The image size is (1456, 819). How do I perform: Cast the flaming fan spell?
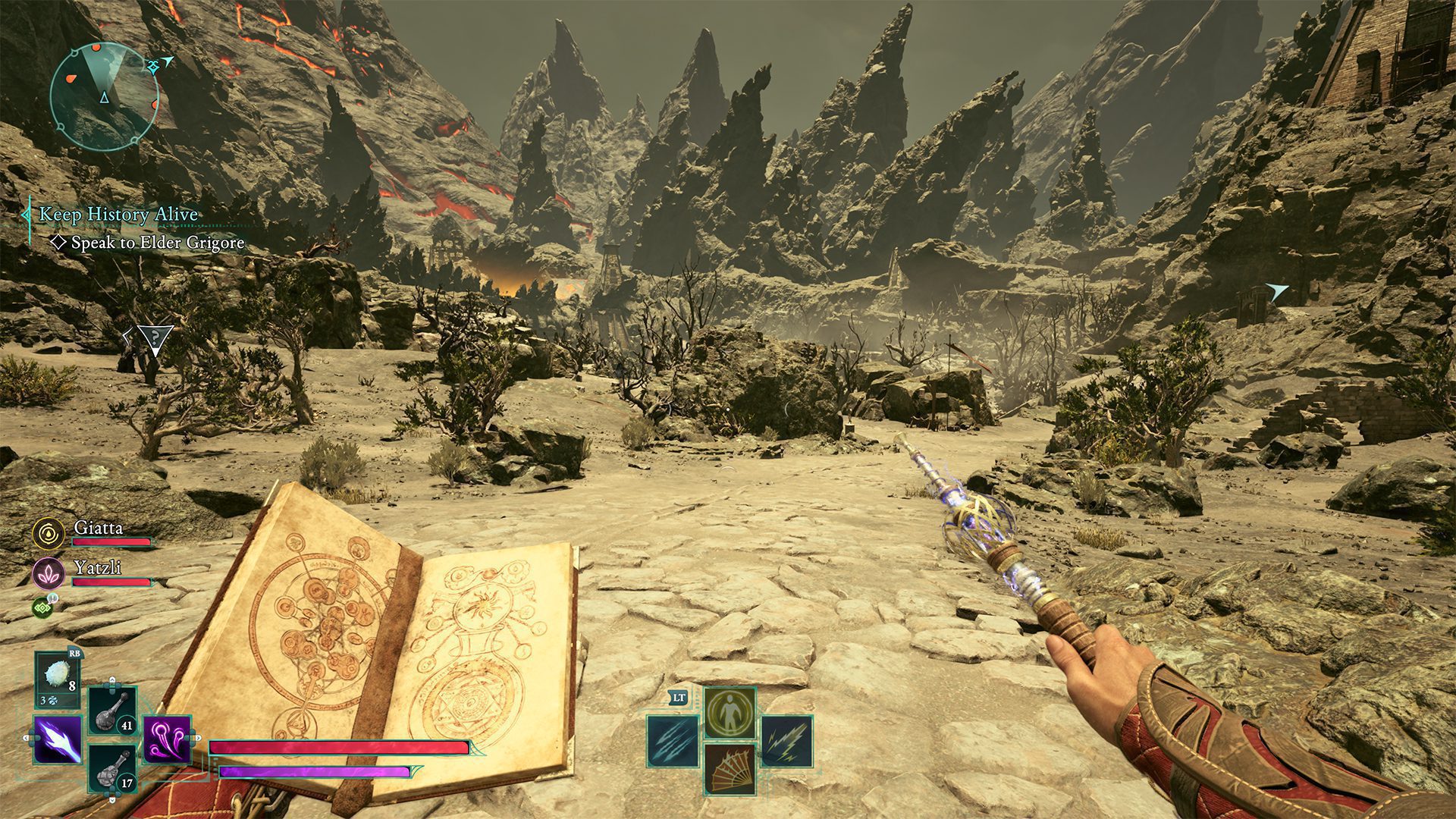click(x=730, y=769)
